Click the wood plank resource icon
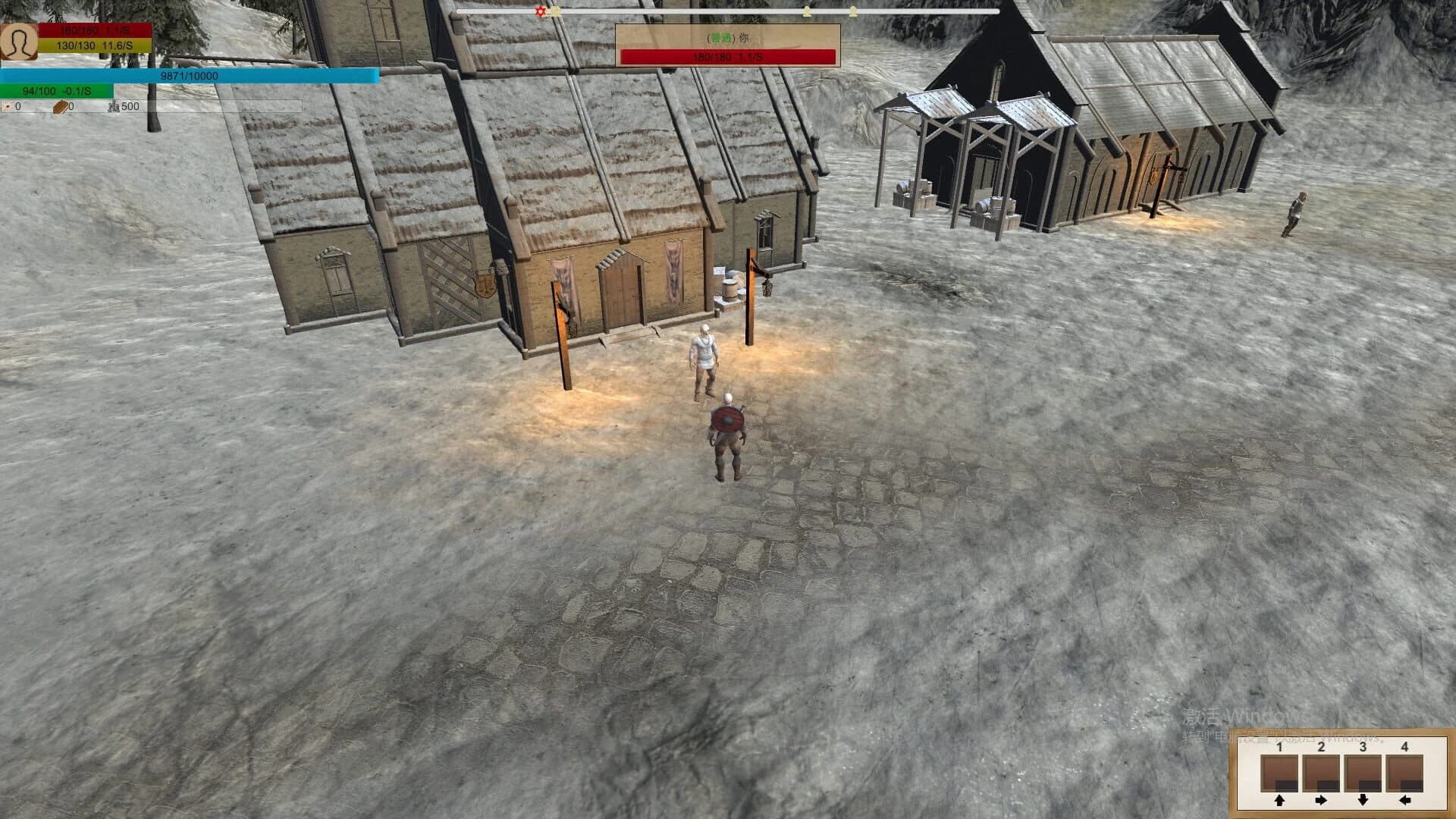 click(x=60, y=107)
